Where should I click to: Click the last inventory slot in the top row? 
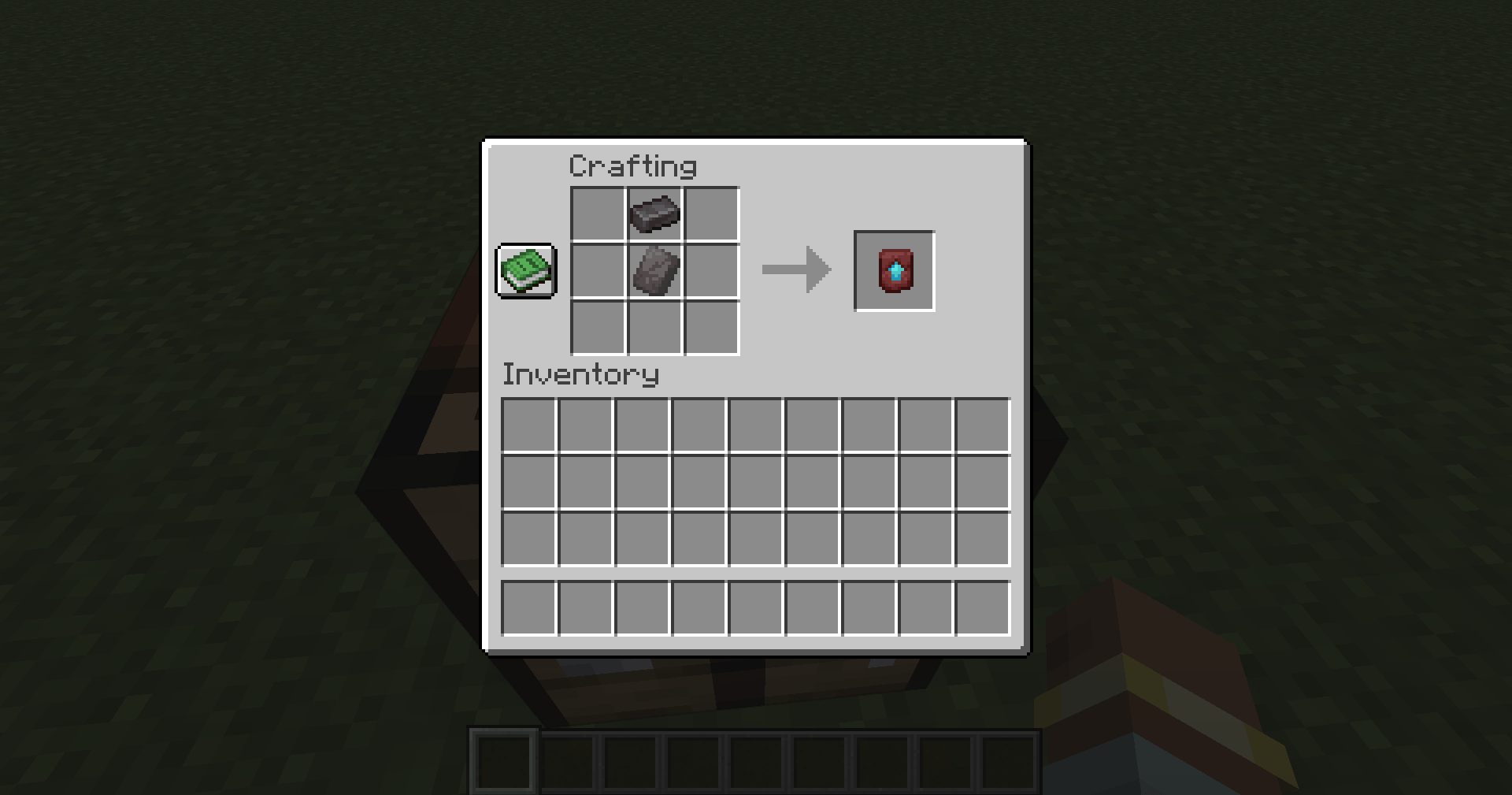982,425
